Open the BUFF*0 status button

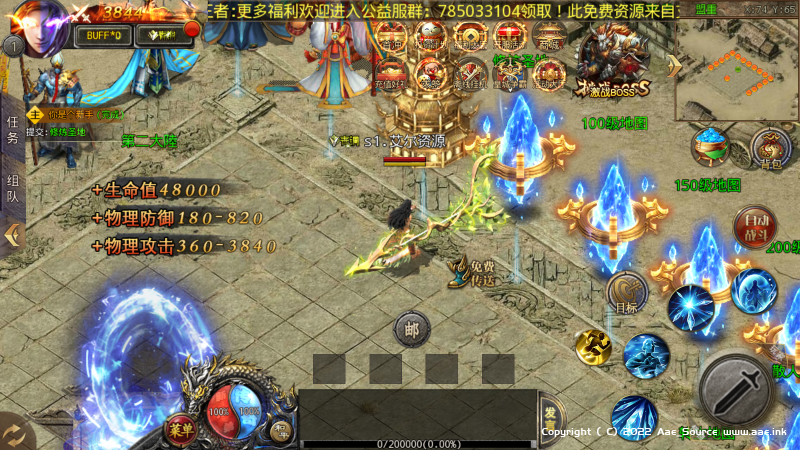[x=103, y=36]
